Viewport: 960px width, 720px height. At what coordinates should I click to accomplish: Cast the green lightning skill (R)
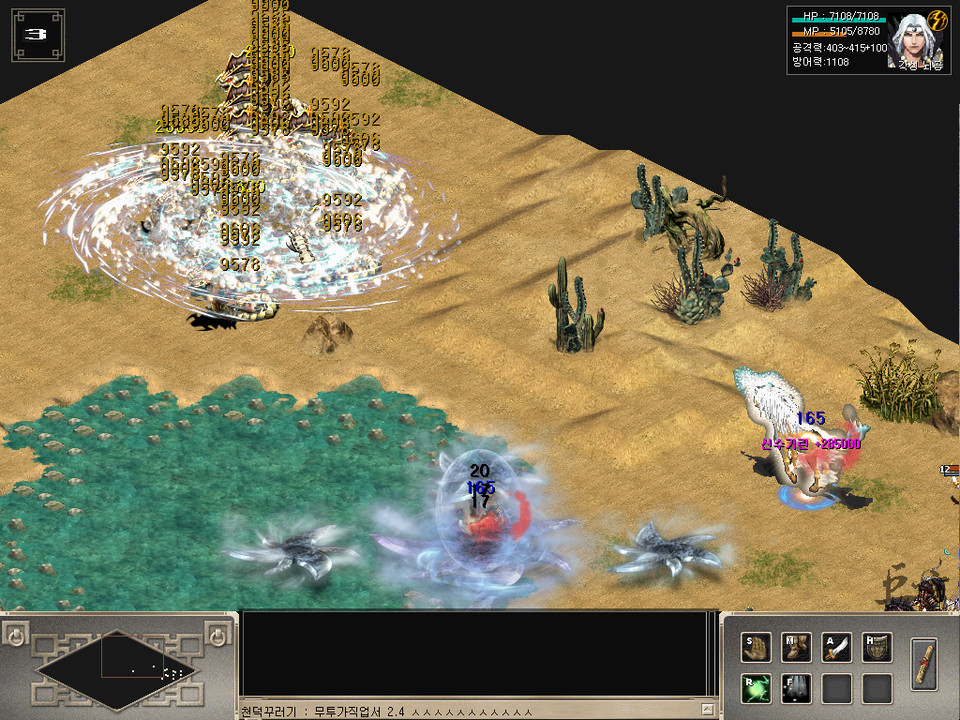pyautogui.click(x=756, y=688)
